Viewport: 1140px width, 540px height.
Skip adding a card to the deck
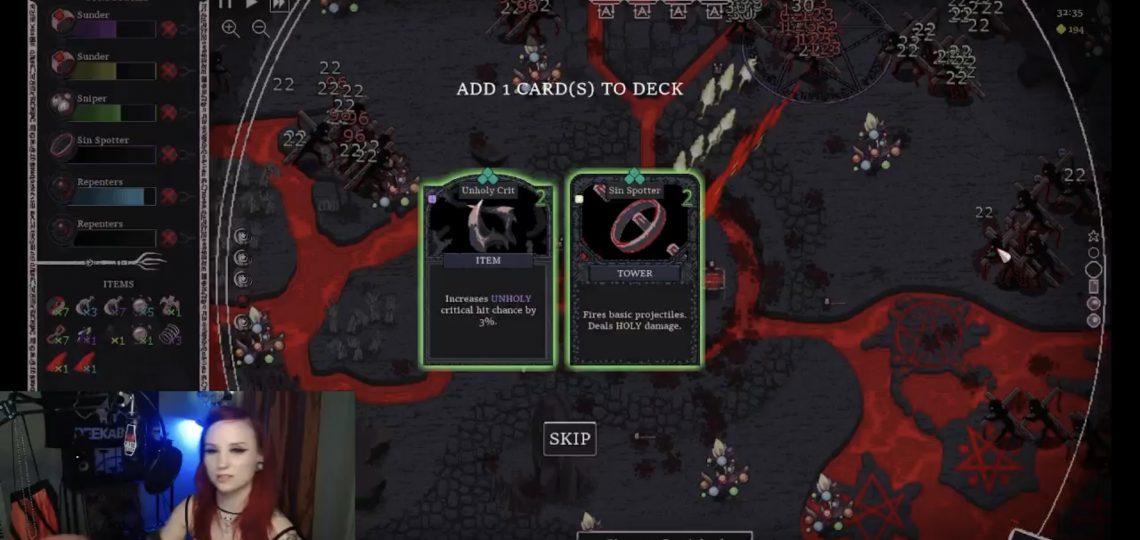569,439
